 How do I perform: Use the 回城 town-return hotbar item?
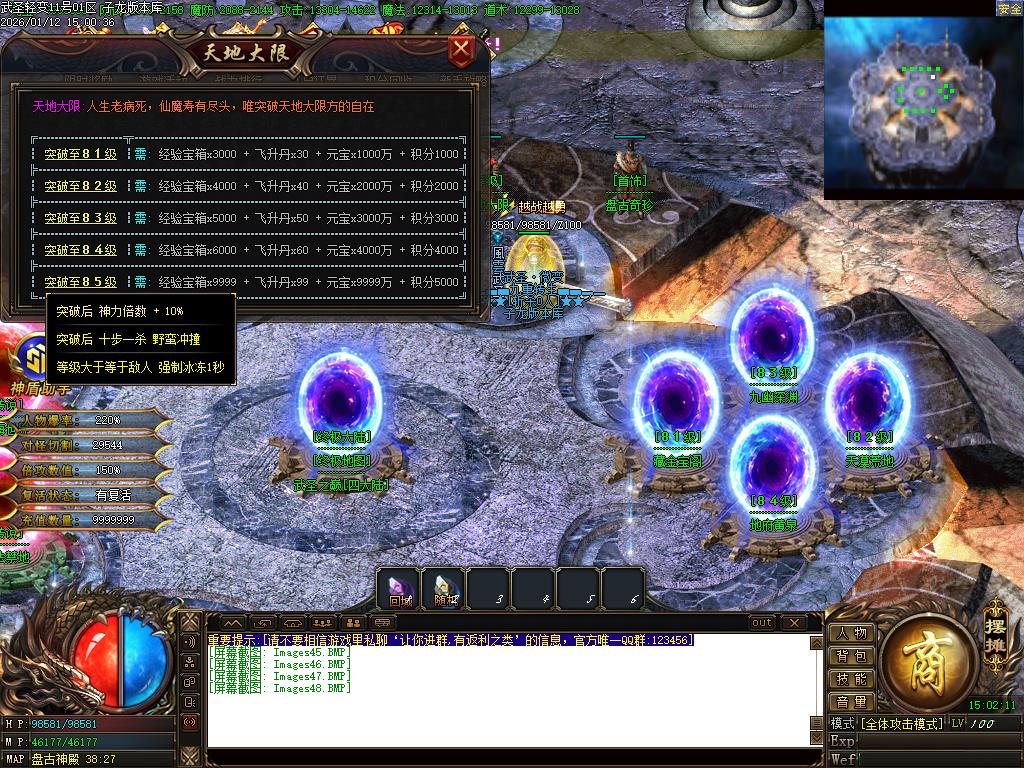(x=400, y=589)
